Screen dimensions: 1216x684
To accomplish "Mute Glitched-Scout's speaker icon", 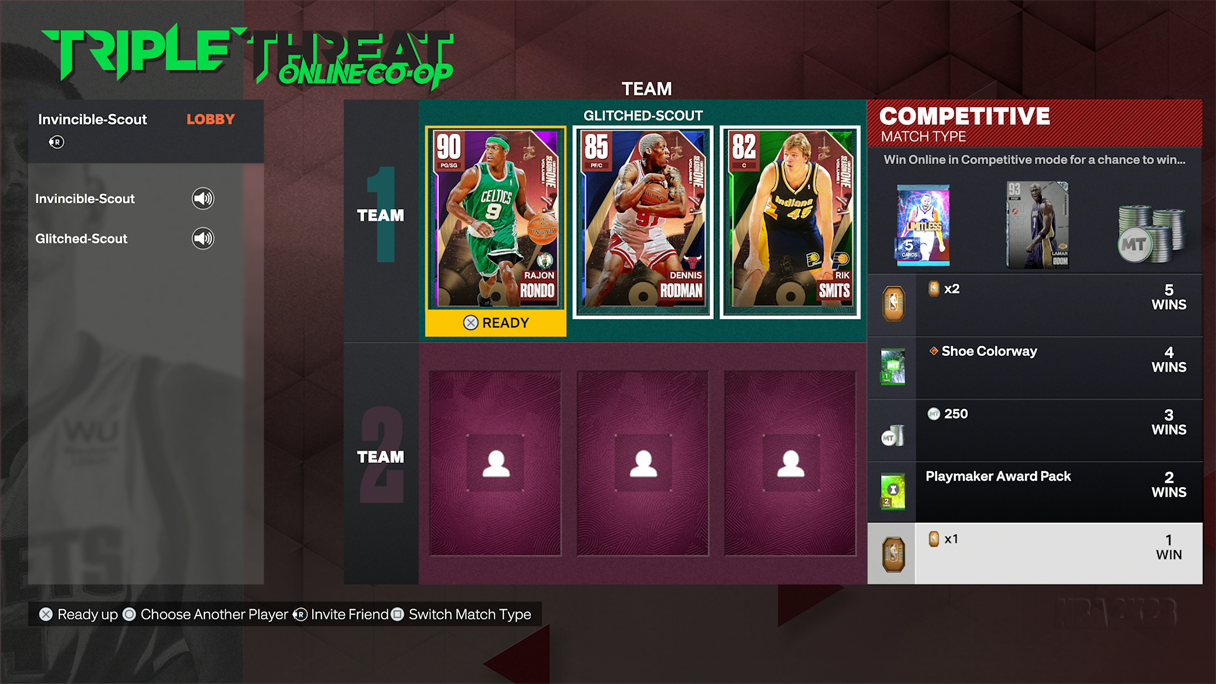I will (203, 239).
